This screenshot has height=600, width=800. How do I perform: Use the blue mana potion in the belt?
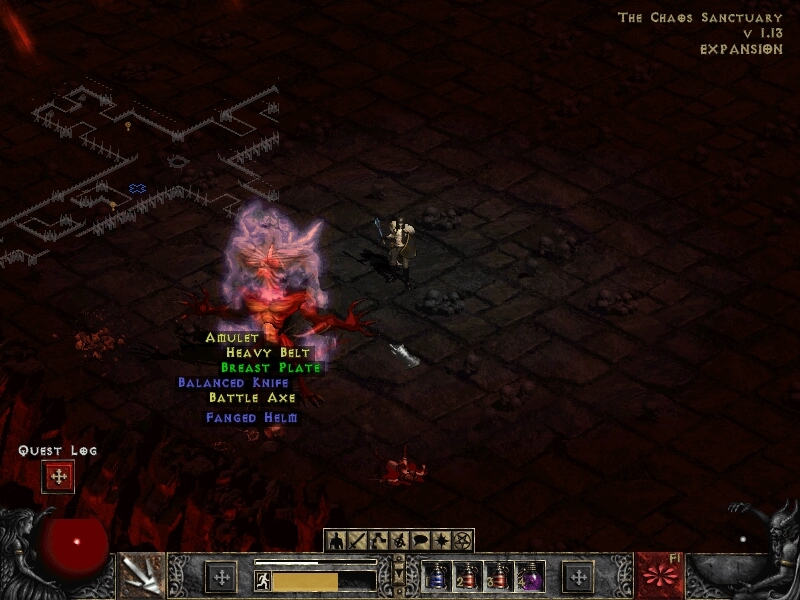[x=435, y=577]
